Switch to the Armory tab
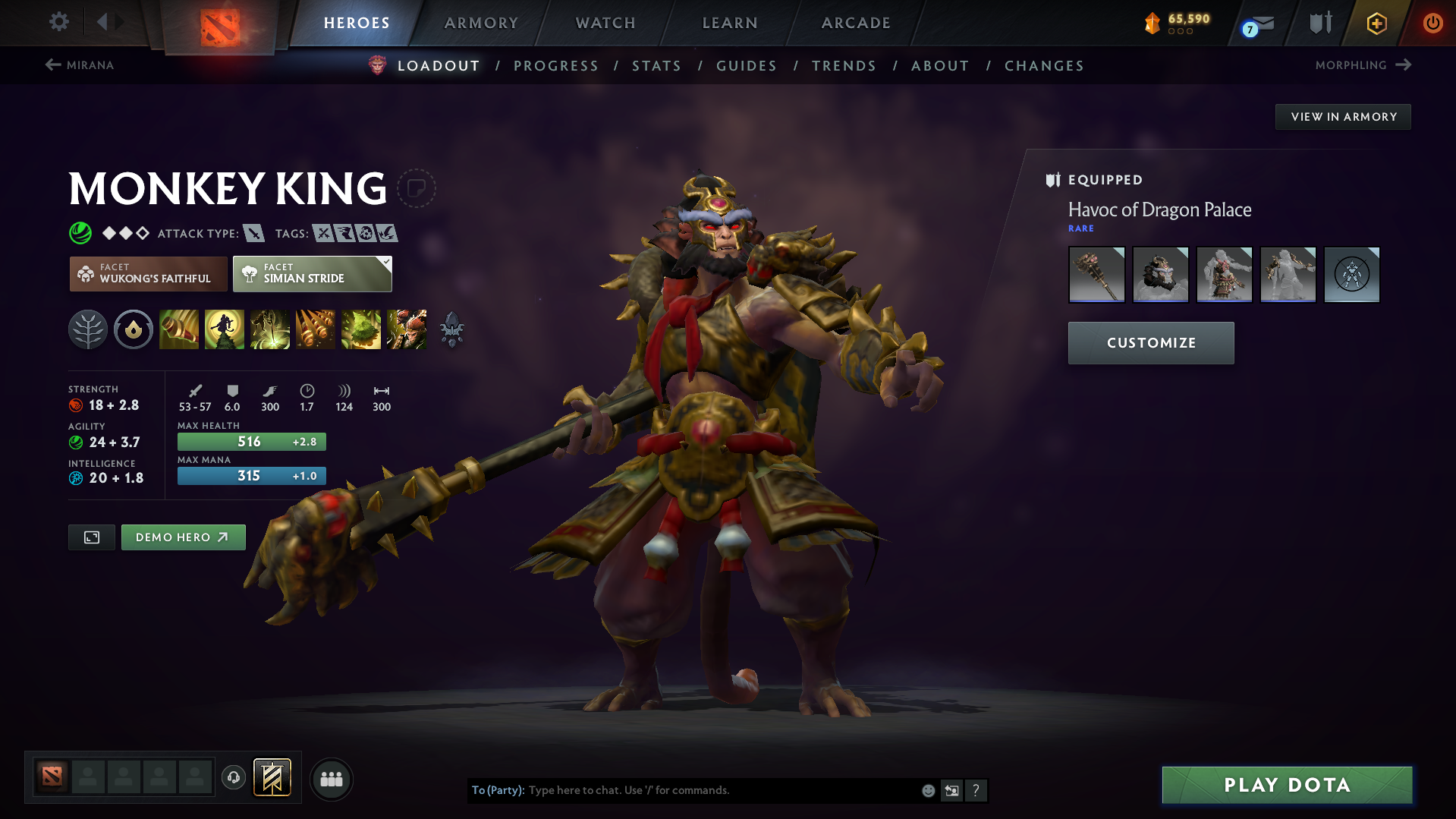This screenshot has height=819, width=1456. click(481, 23)
